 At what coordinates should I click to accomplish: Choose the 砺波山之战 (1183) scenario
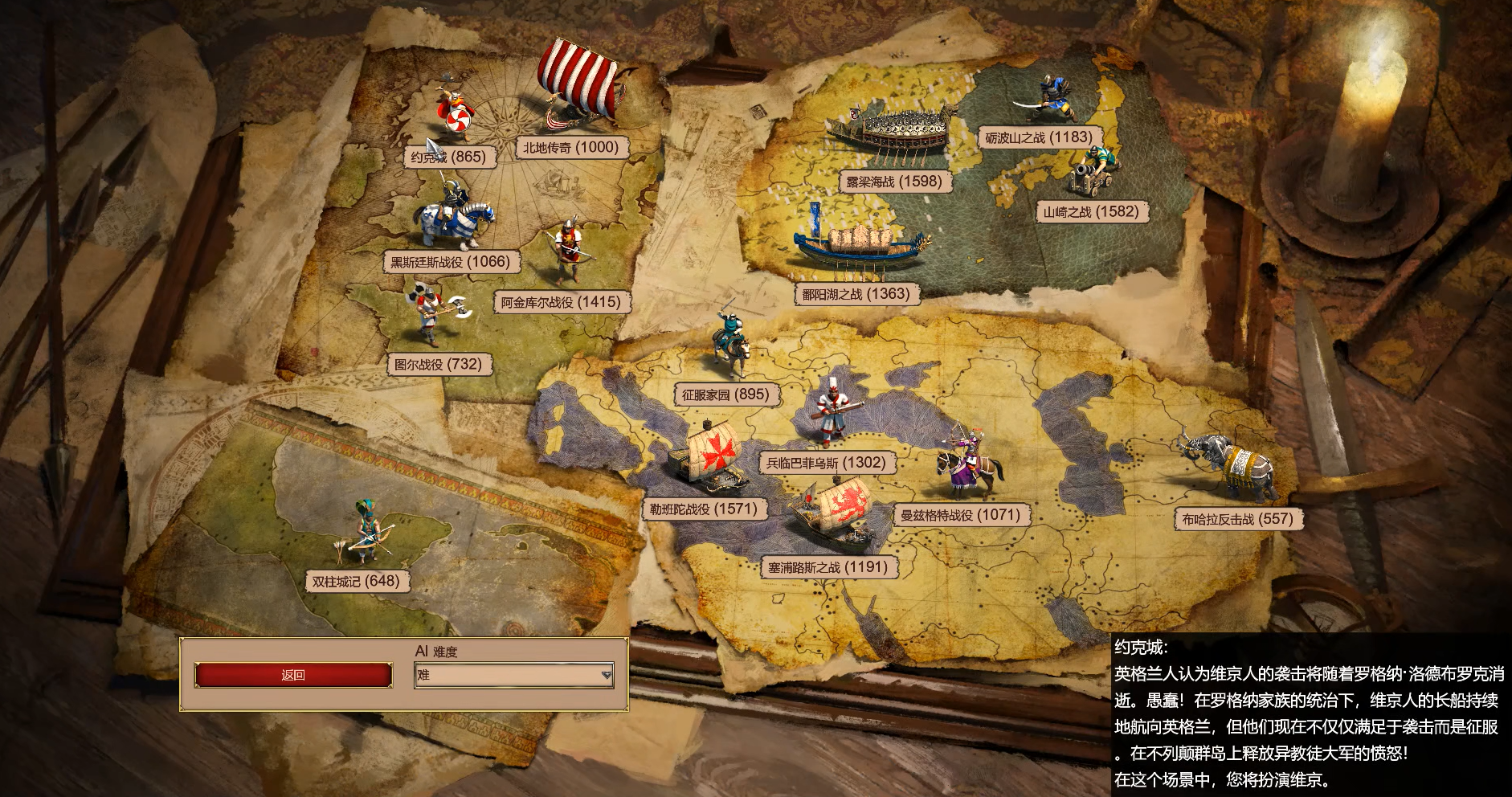point(1039,137)
